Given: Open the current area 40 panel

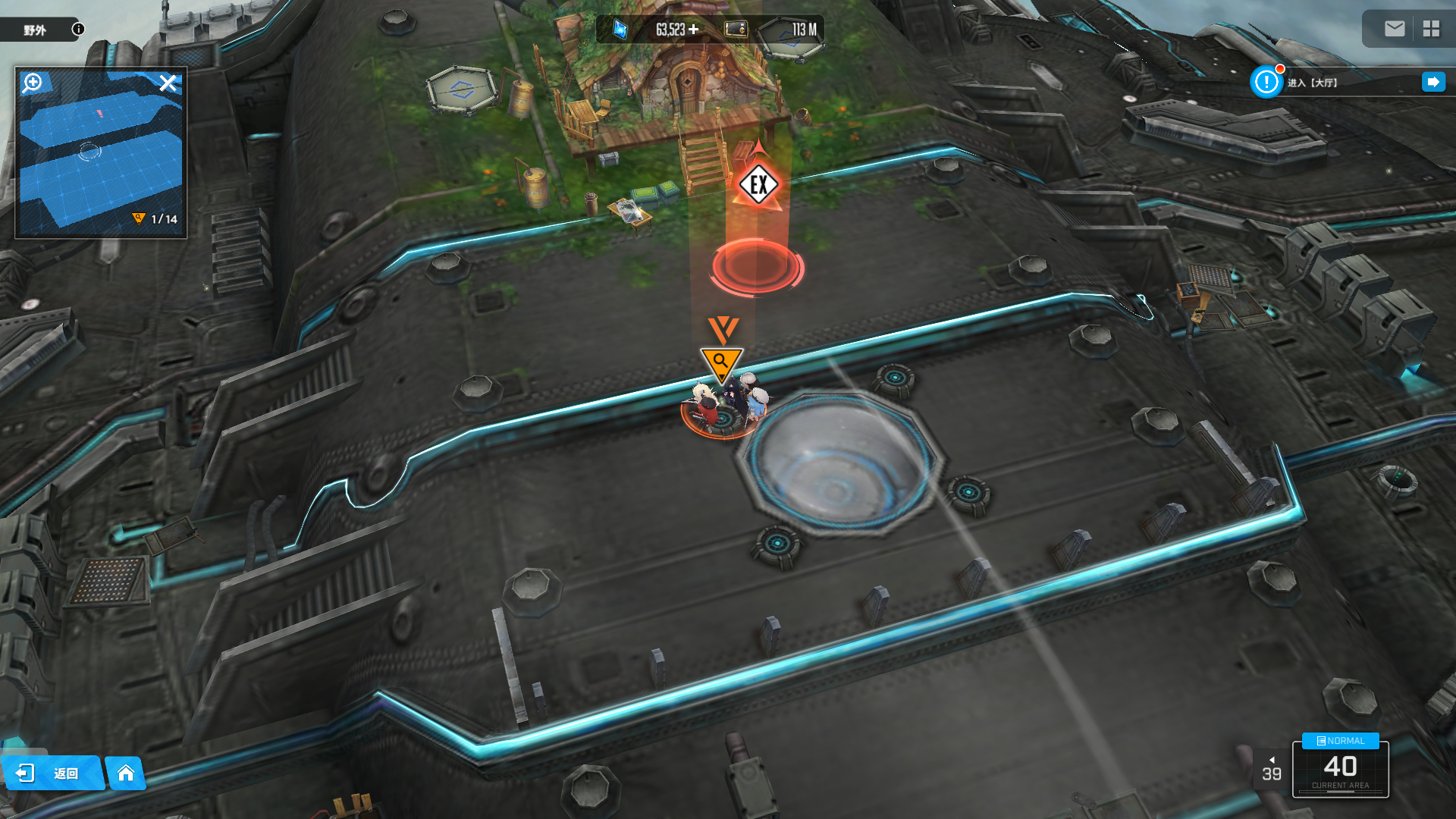Looking at the screenshot, I should pos(1340,770).
